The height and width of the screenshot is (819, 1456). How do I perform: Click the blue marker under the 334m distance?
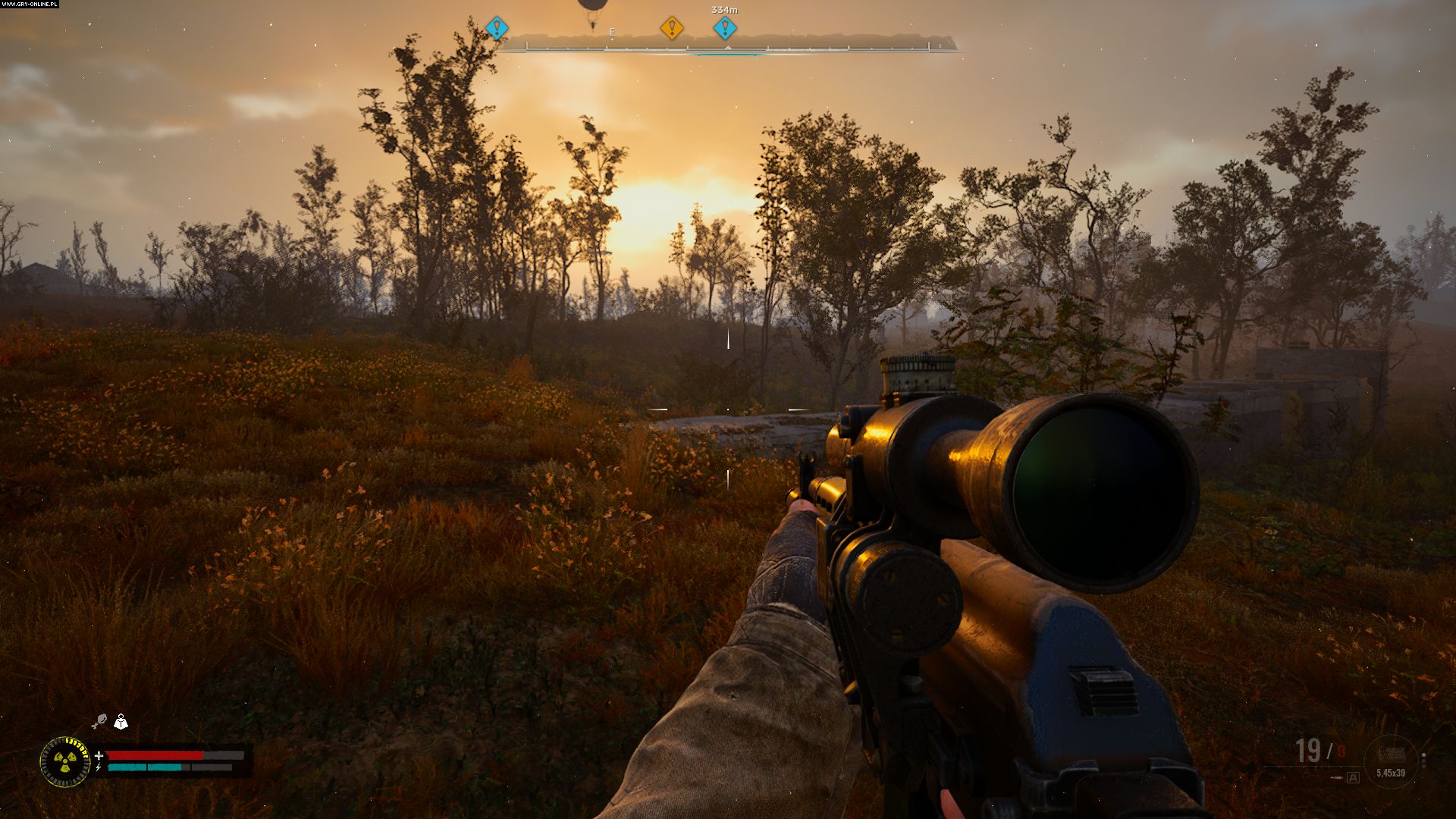click(x=724, y=29)
